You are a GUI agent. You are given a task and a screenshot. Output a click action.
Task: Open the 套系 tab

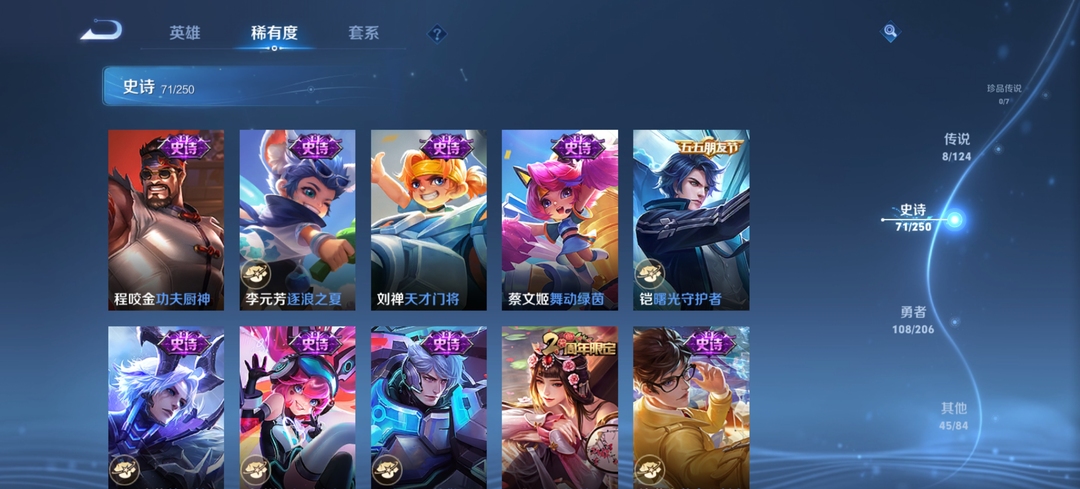[364, 33]
